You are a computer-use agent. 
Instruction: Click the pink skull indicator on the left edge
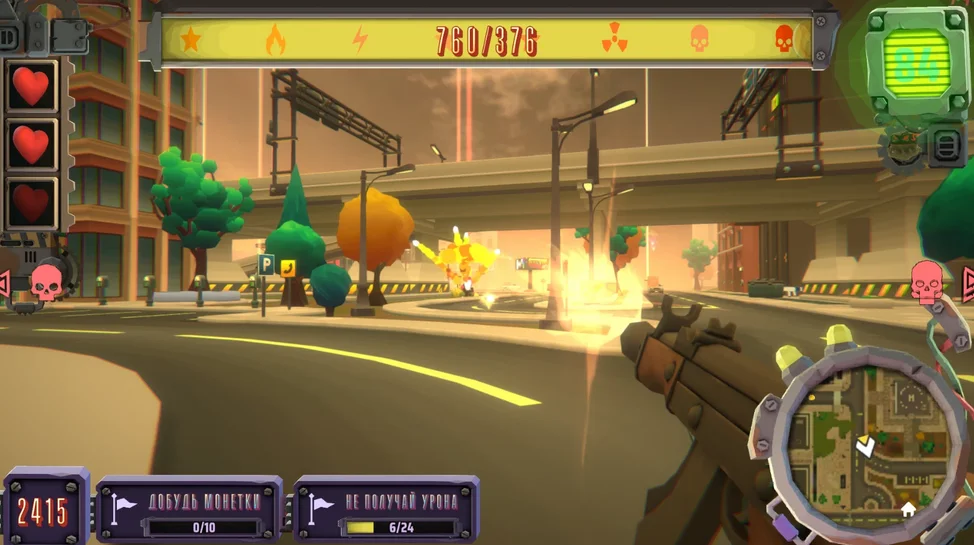coord(46,282)
